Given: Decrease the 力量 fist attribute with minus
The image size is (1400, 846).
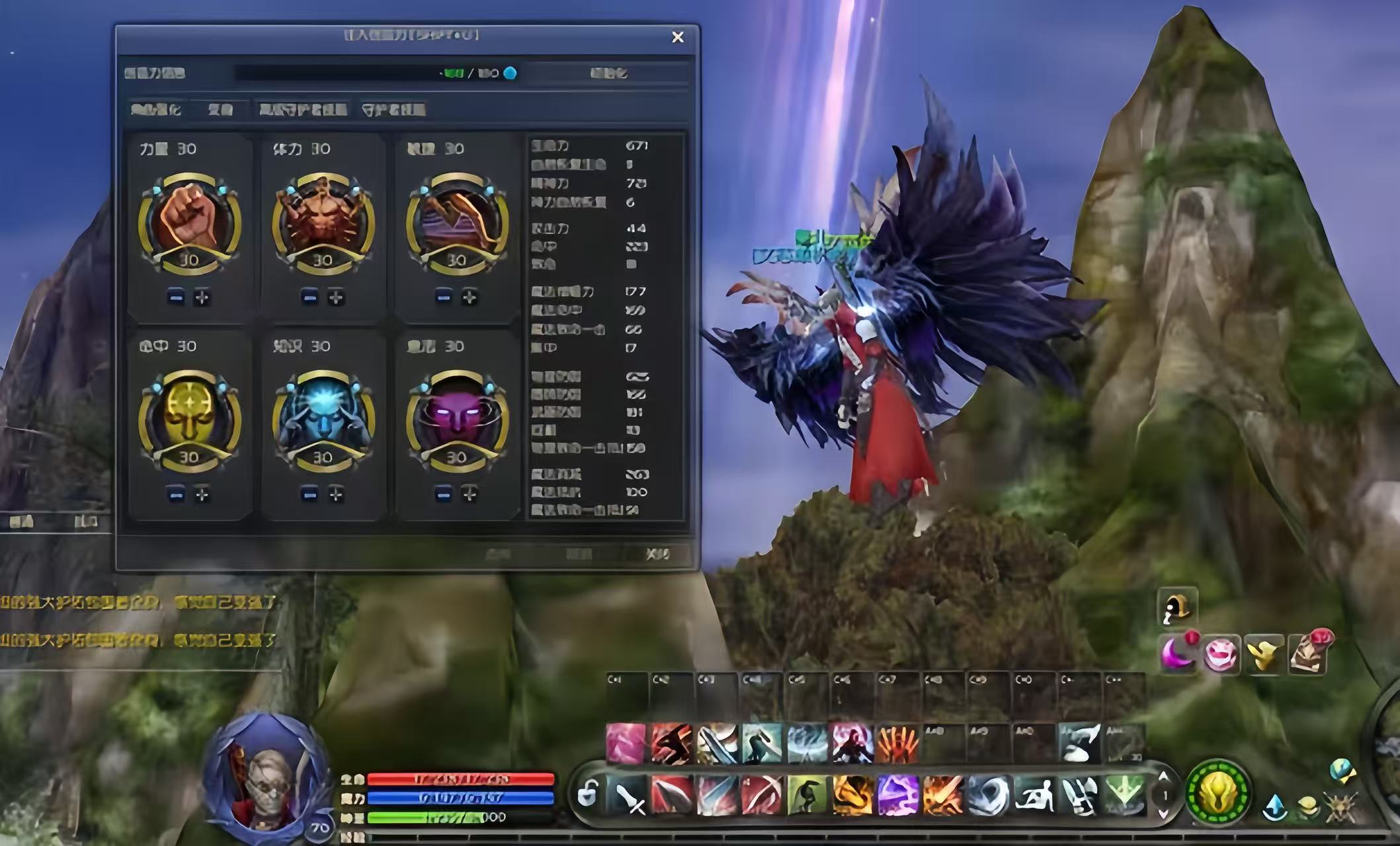Looking at the screenshot, I should point(176,298).
